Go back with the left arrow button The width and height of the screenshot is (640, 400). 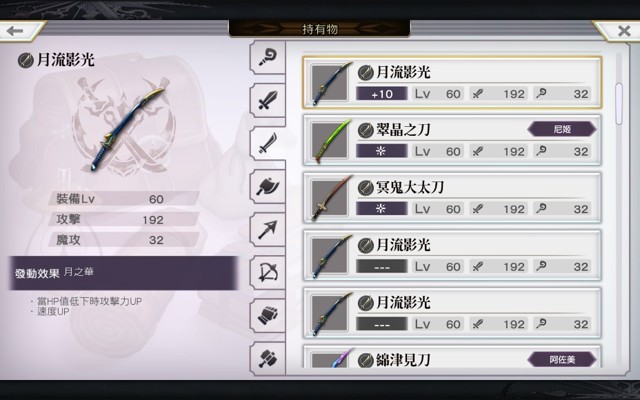pyautogui.click(x=15, y=31)
